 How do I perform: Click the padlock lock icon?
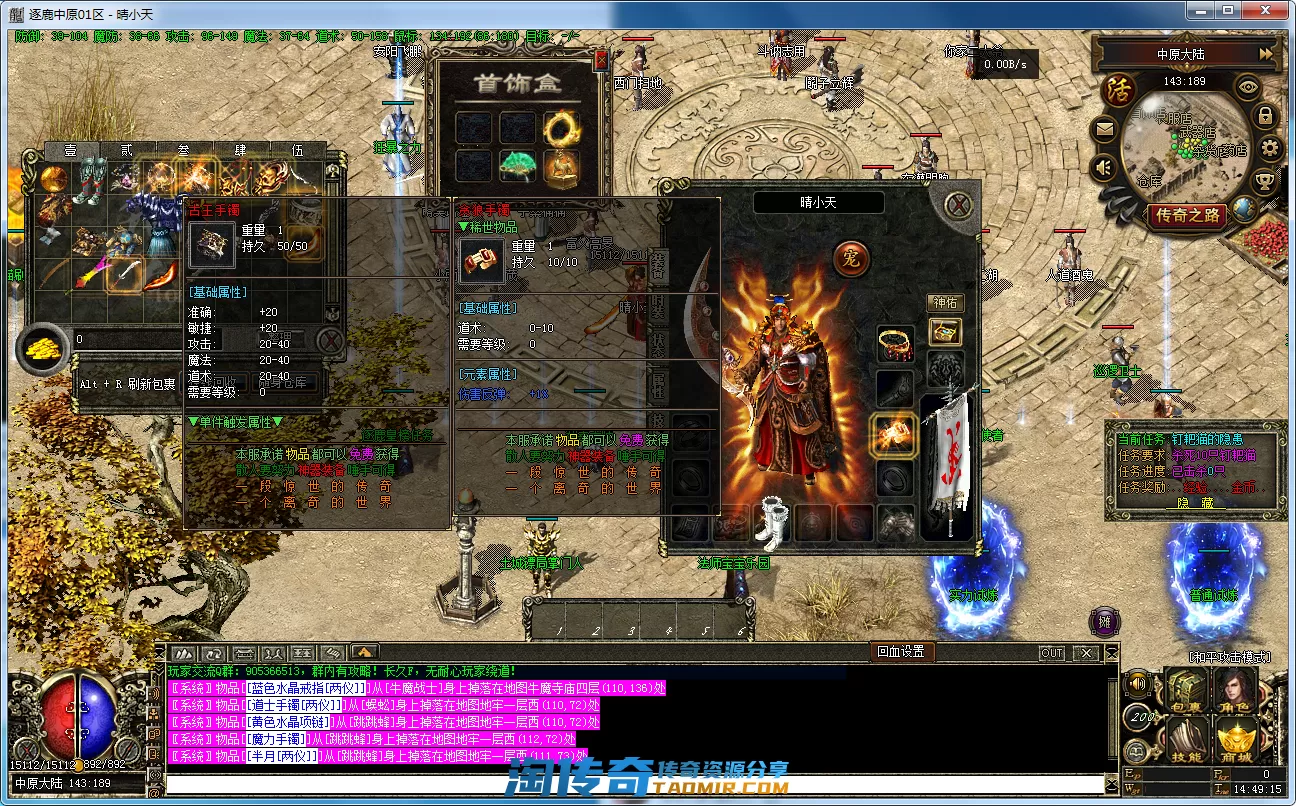[x=1265, y=116]
